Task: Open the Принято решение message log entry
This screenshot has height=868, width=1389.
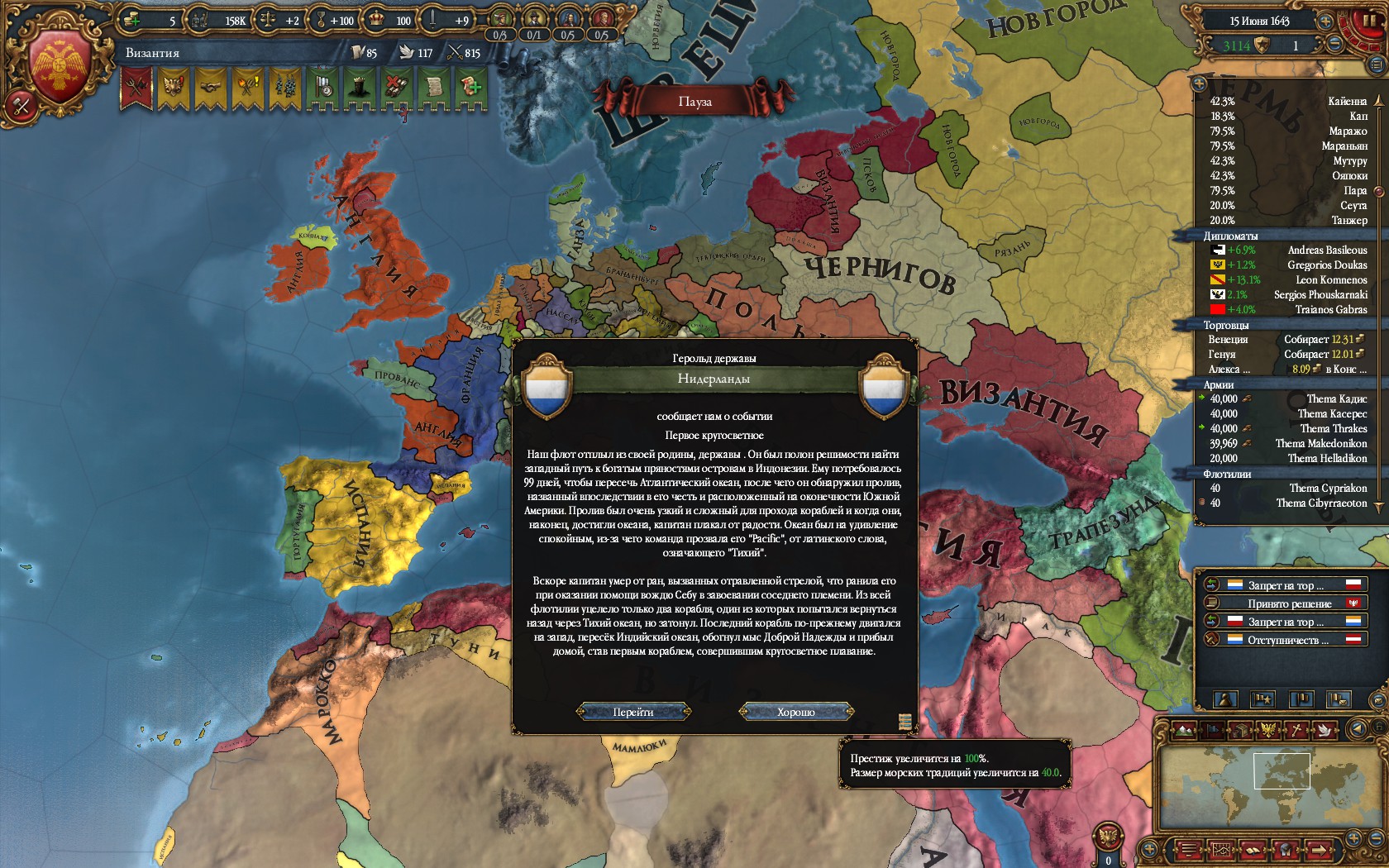Action: coord(1289,603)
